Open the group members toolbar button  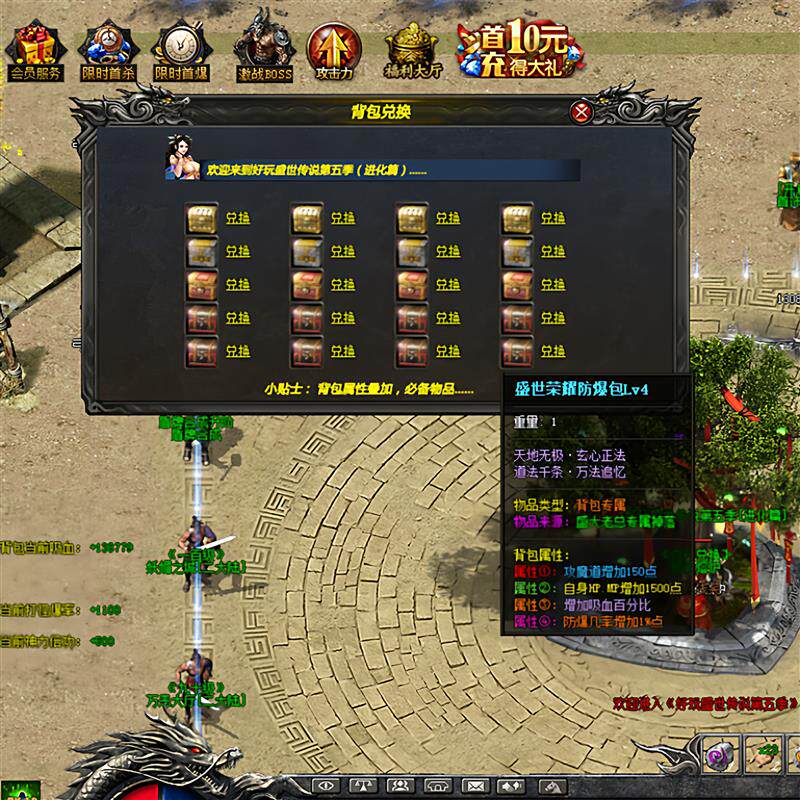pyautogui.click(x=400, y=784)
